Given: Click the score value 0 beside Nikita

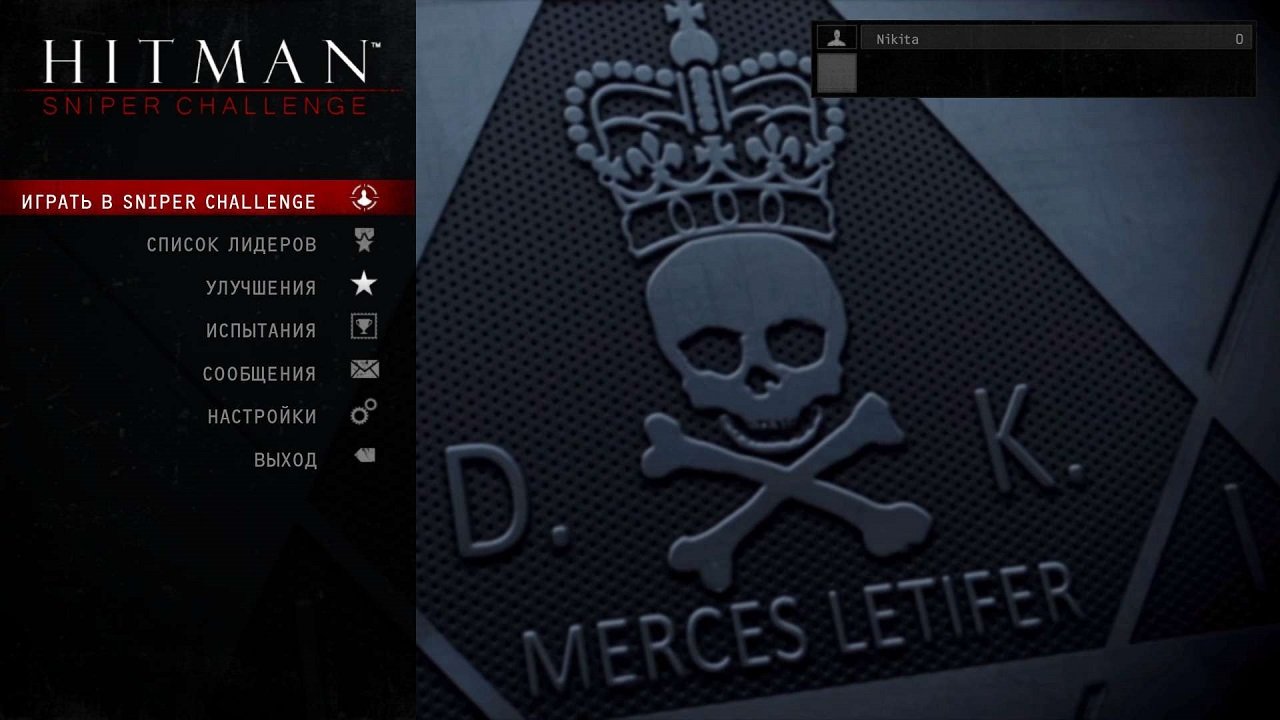Looking at the screenshot, I should (1237, 38).
